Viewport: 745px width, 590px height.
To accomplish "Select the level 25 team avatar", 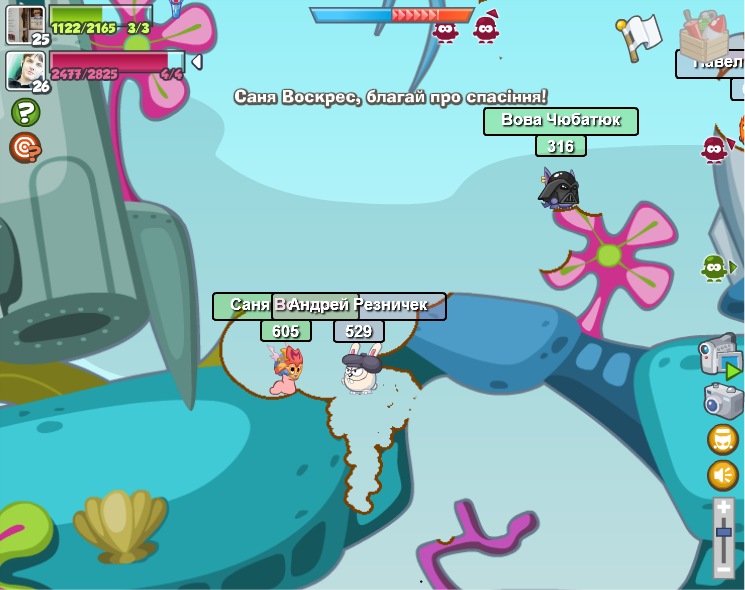I will (25, 24).
